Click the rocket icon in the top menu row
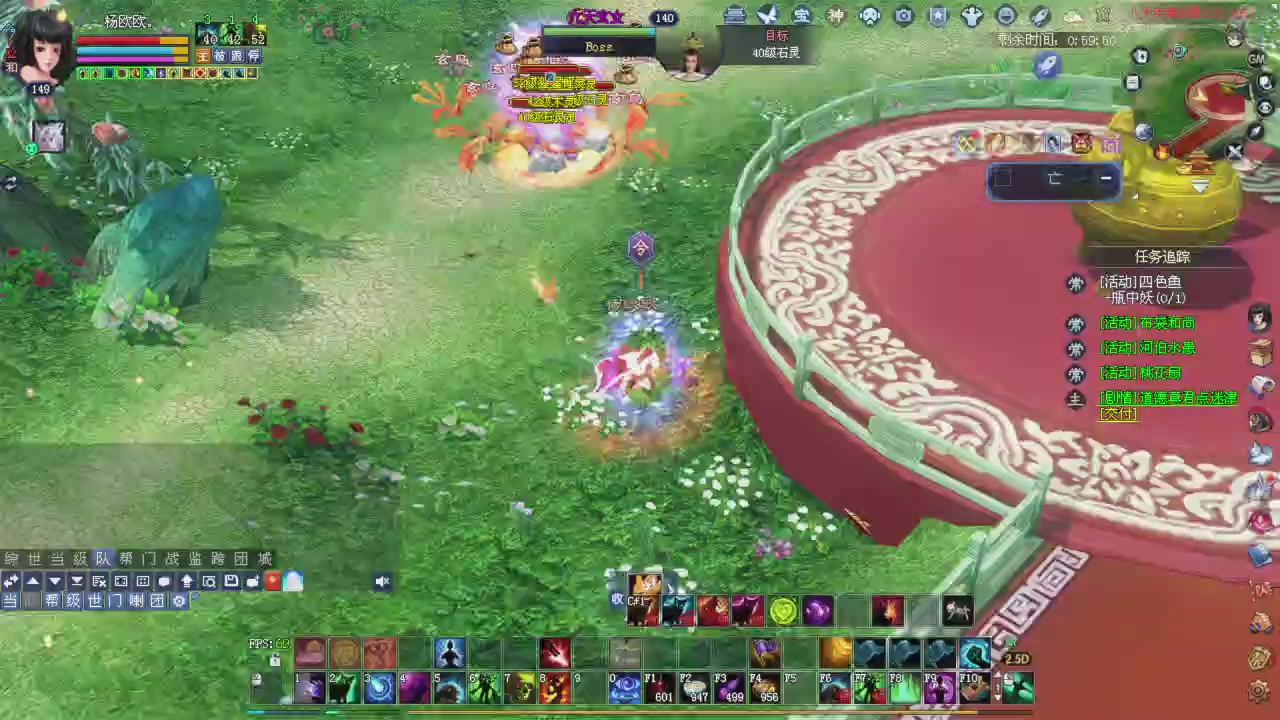Image resolution: width=1280 pixels, height=720 pixels. (x=1037, y=15)
